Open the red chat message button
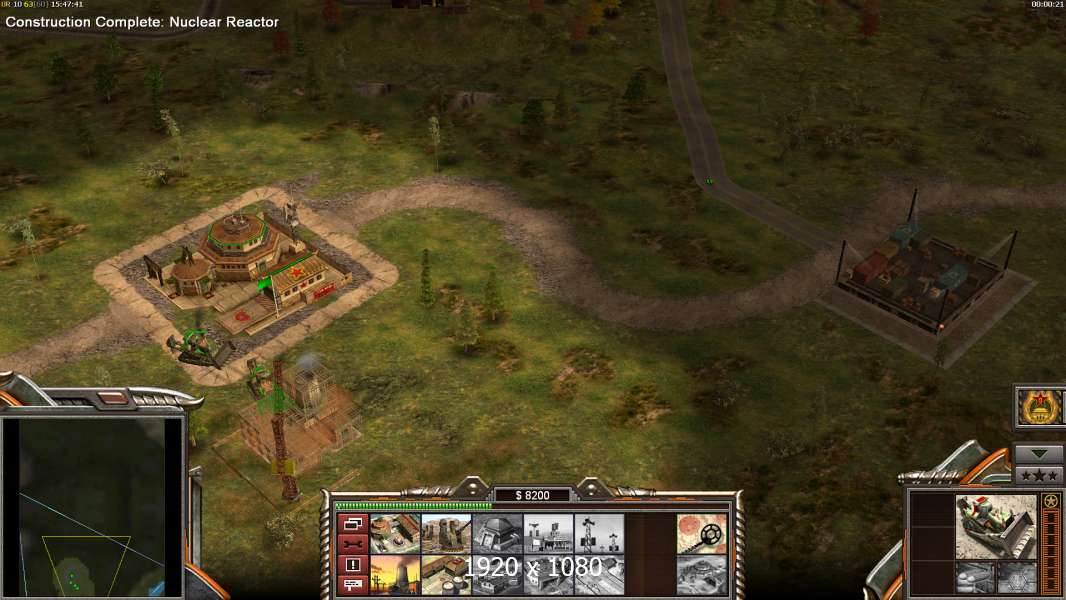The image size is (1066, 600). [x=352, y=584]
